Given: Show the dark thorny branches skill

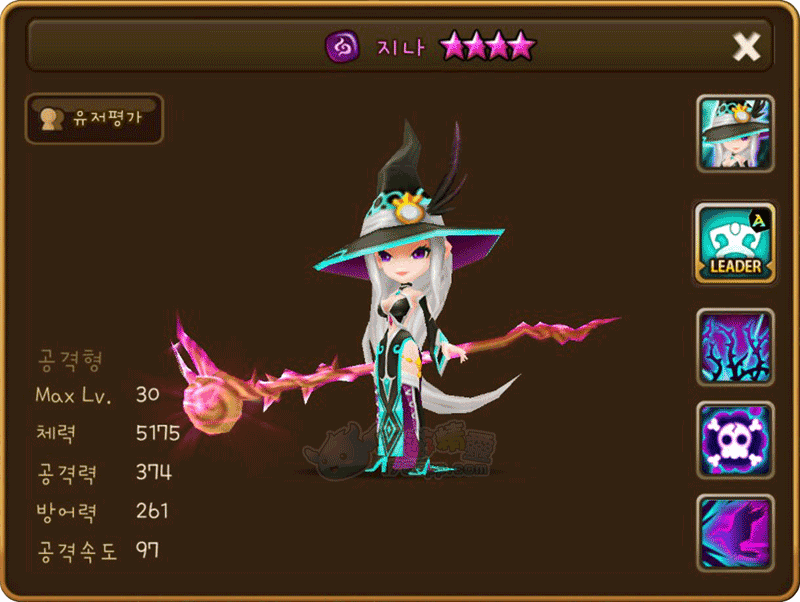Looking at the screenshot, I should pos(735,346).
